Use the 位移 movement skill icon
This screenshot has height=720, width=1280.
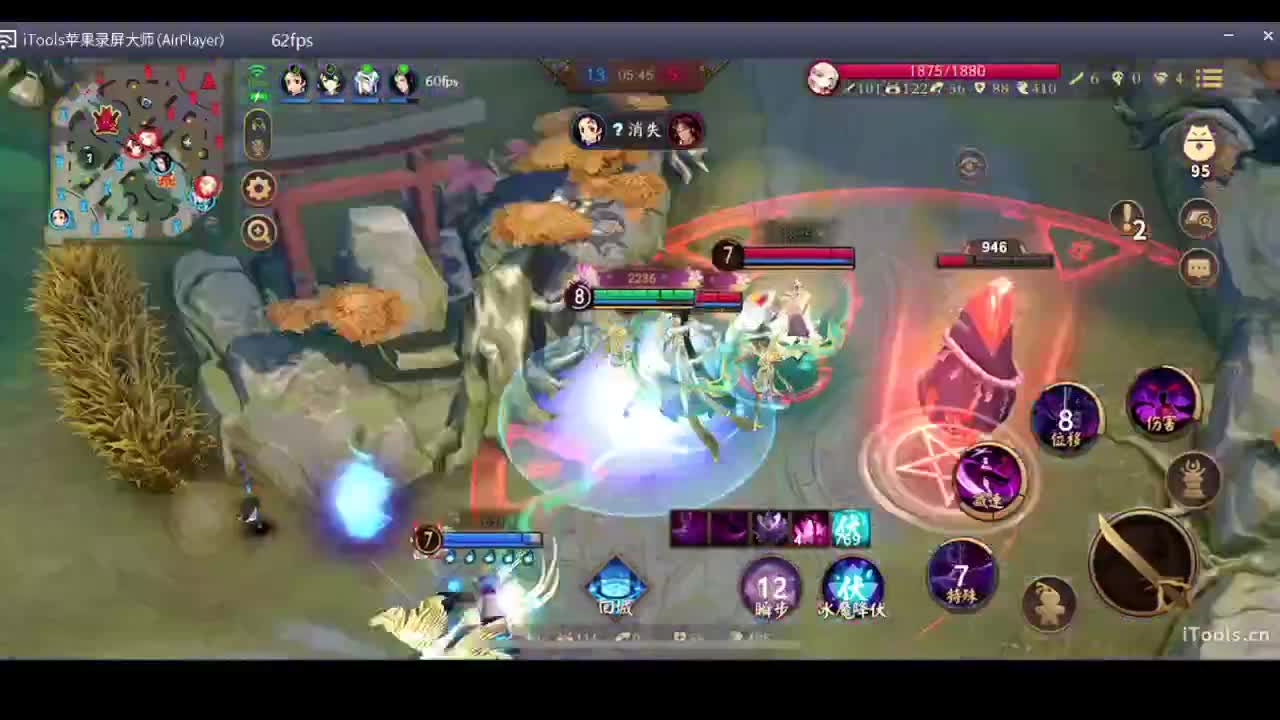coord(1066,420)
